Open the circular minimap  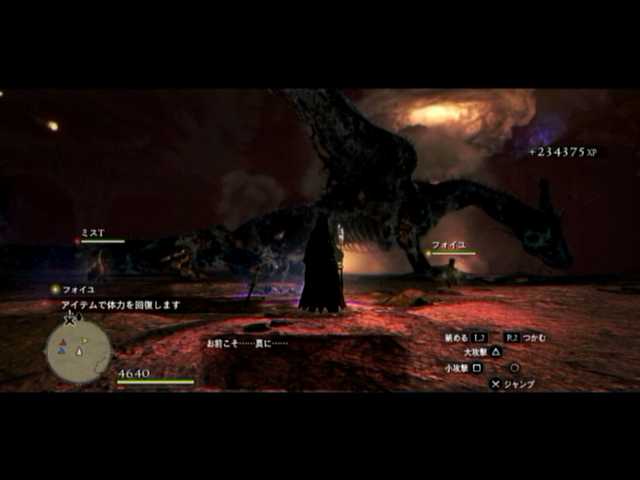[78, 350]
